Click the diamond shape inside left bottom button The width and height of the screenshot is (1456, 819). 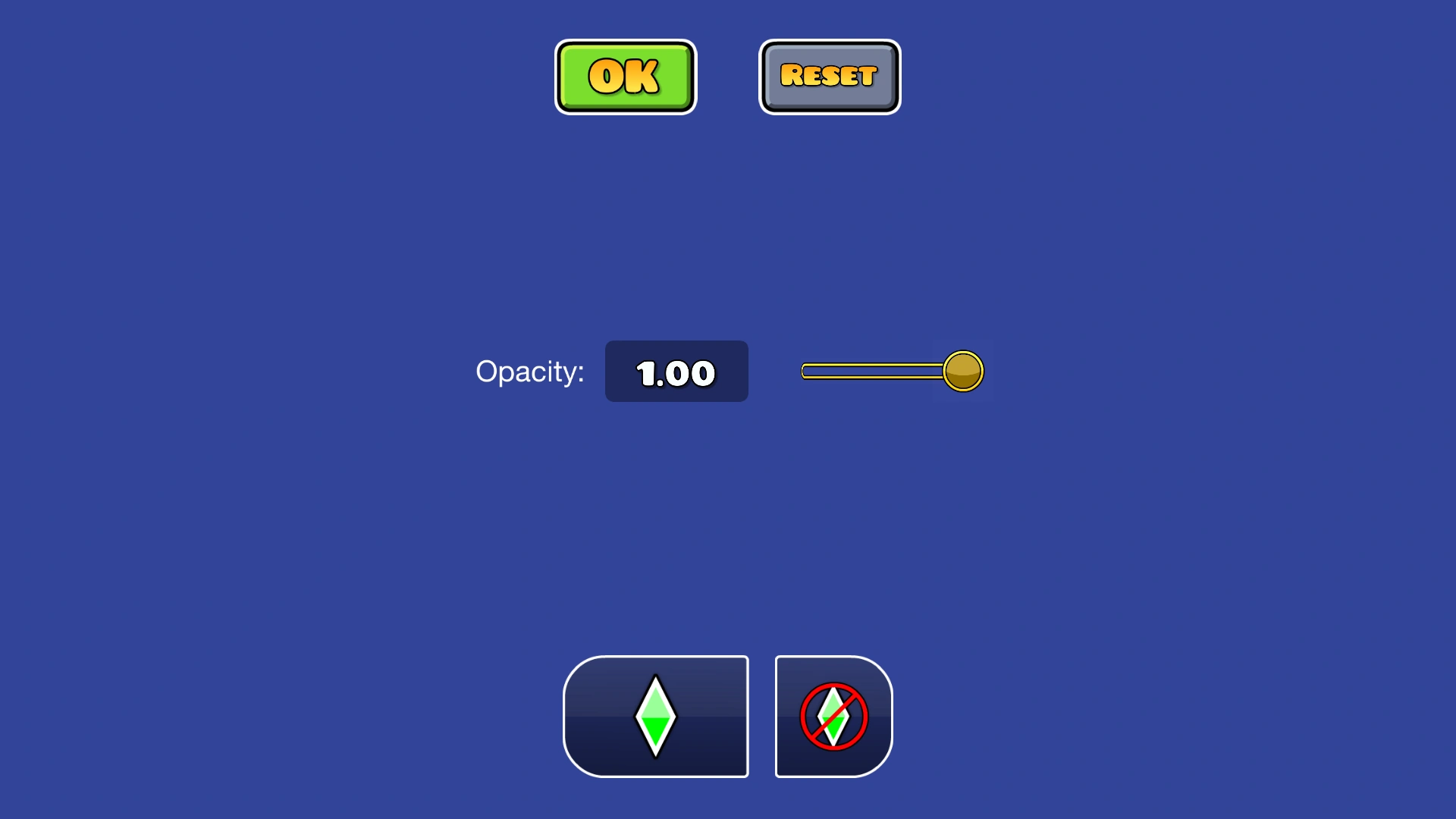[x=655, y=715]
